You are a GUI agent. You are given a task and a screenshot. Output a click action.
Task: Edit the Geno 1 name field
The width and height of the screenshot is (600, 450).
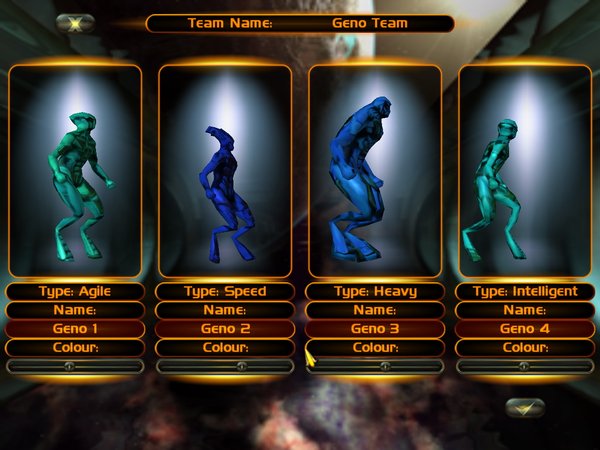click(x=75, y=328)
